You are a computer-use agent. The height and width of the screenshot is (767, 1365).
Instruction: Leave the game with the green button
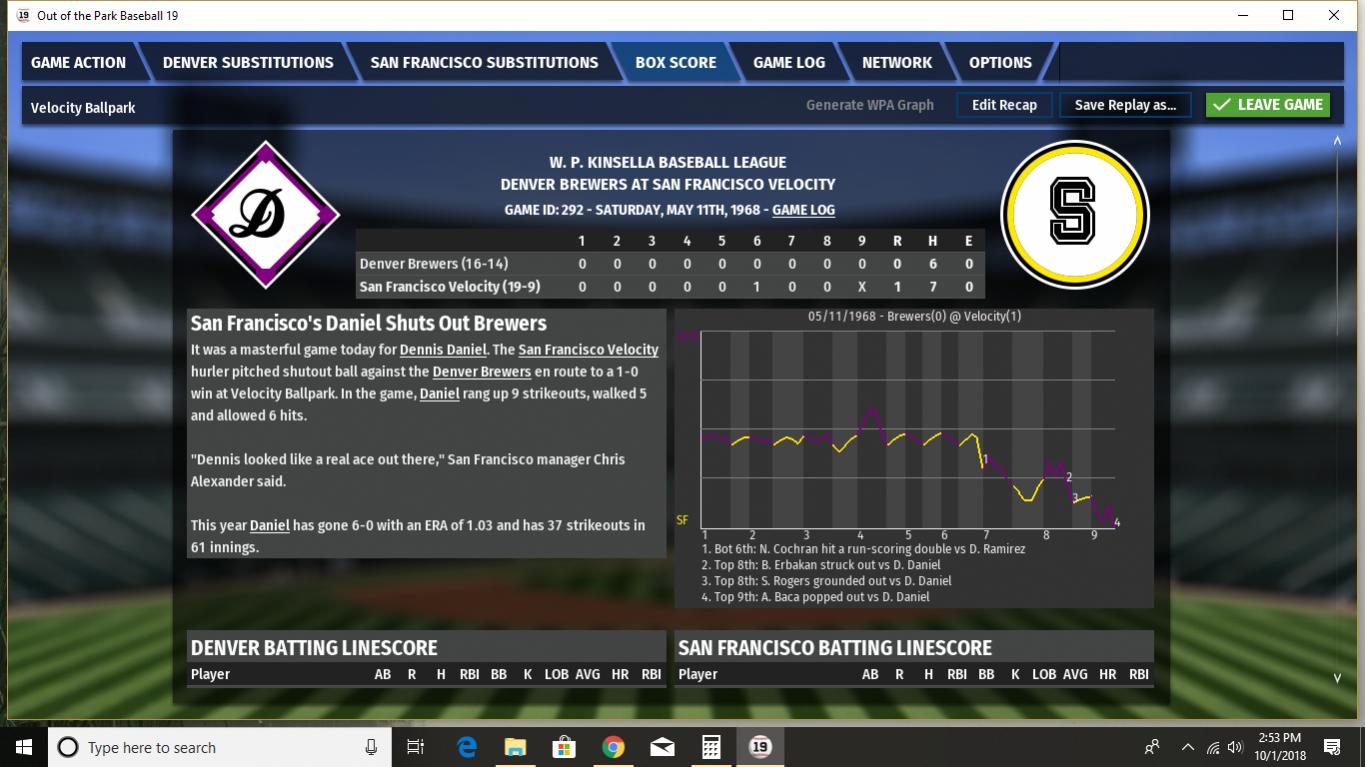[1268, 105]
